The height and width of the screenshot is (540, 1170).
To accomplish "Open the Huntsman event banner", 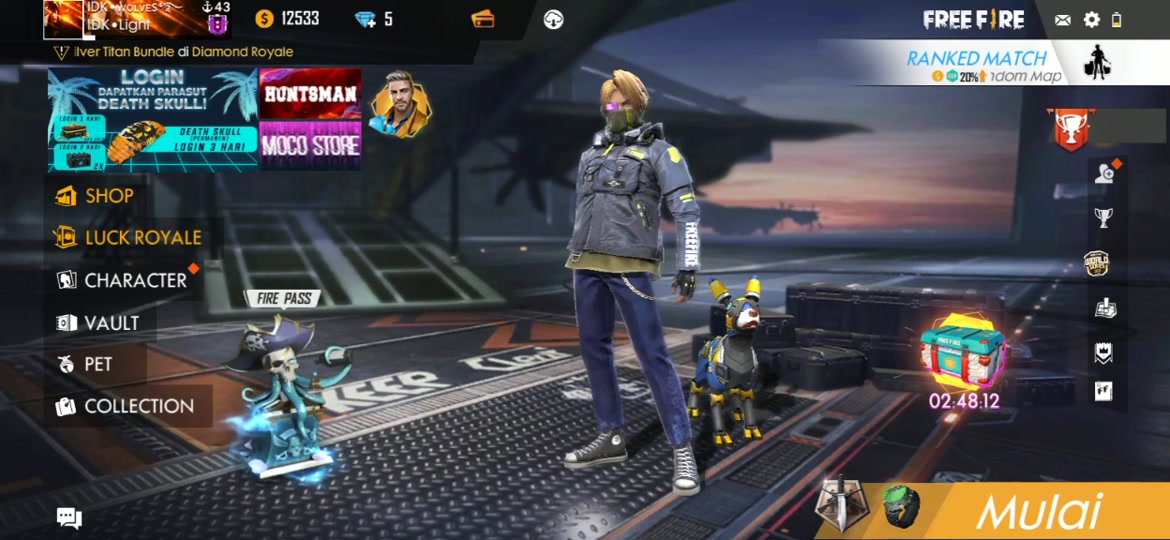I will point(310,94).
